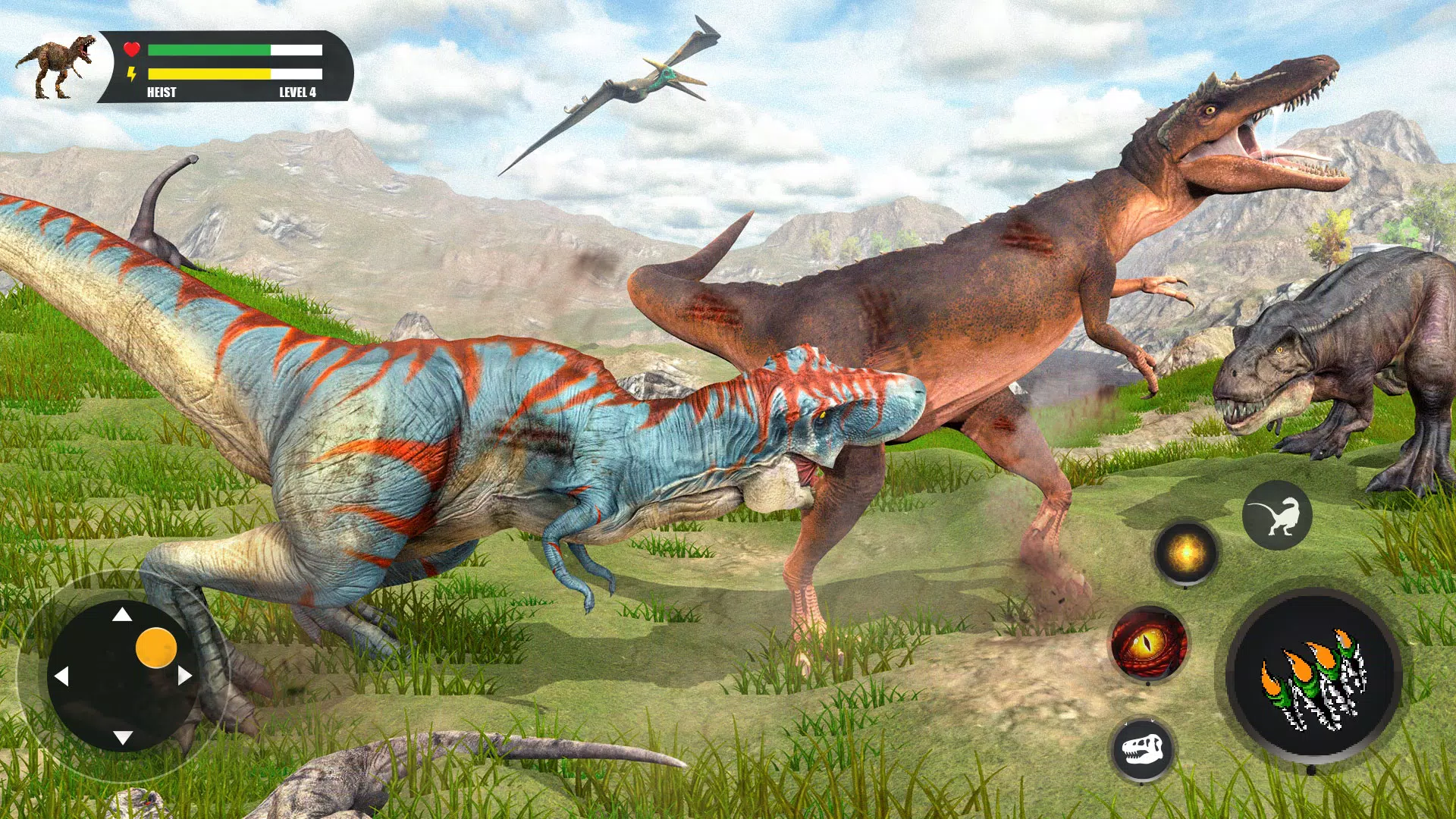Tap the joystick's right arrow

tap(185, 676)
